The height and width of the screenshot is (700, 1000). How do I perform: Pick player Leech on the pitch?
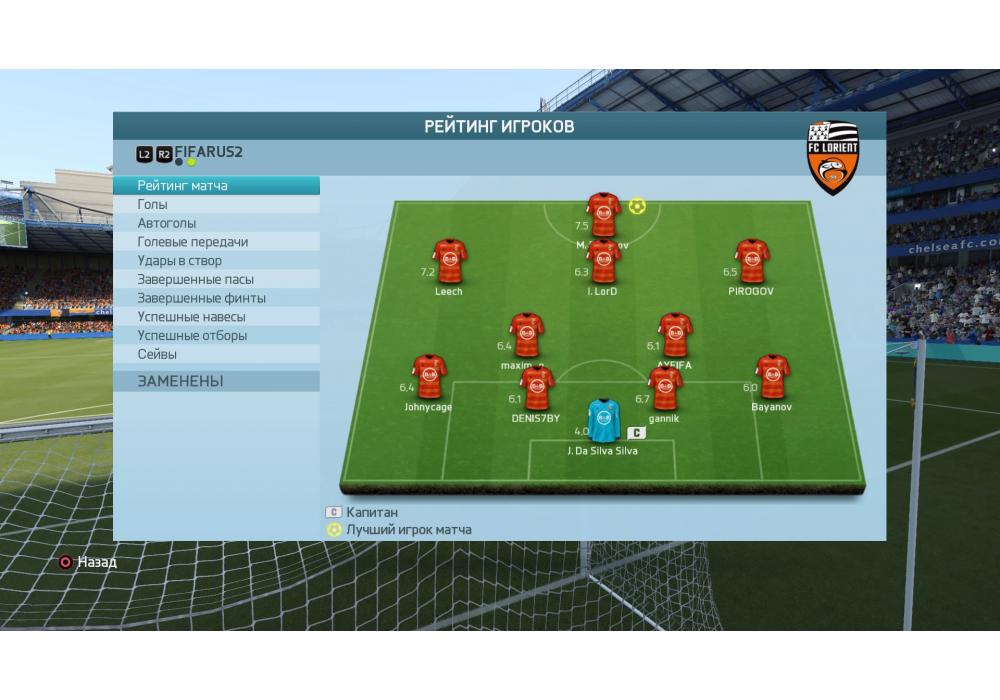point(449,262)
